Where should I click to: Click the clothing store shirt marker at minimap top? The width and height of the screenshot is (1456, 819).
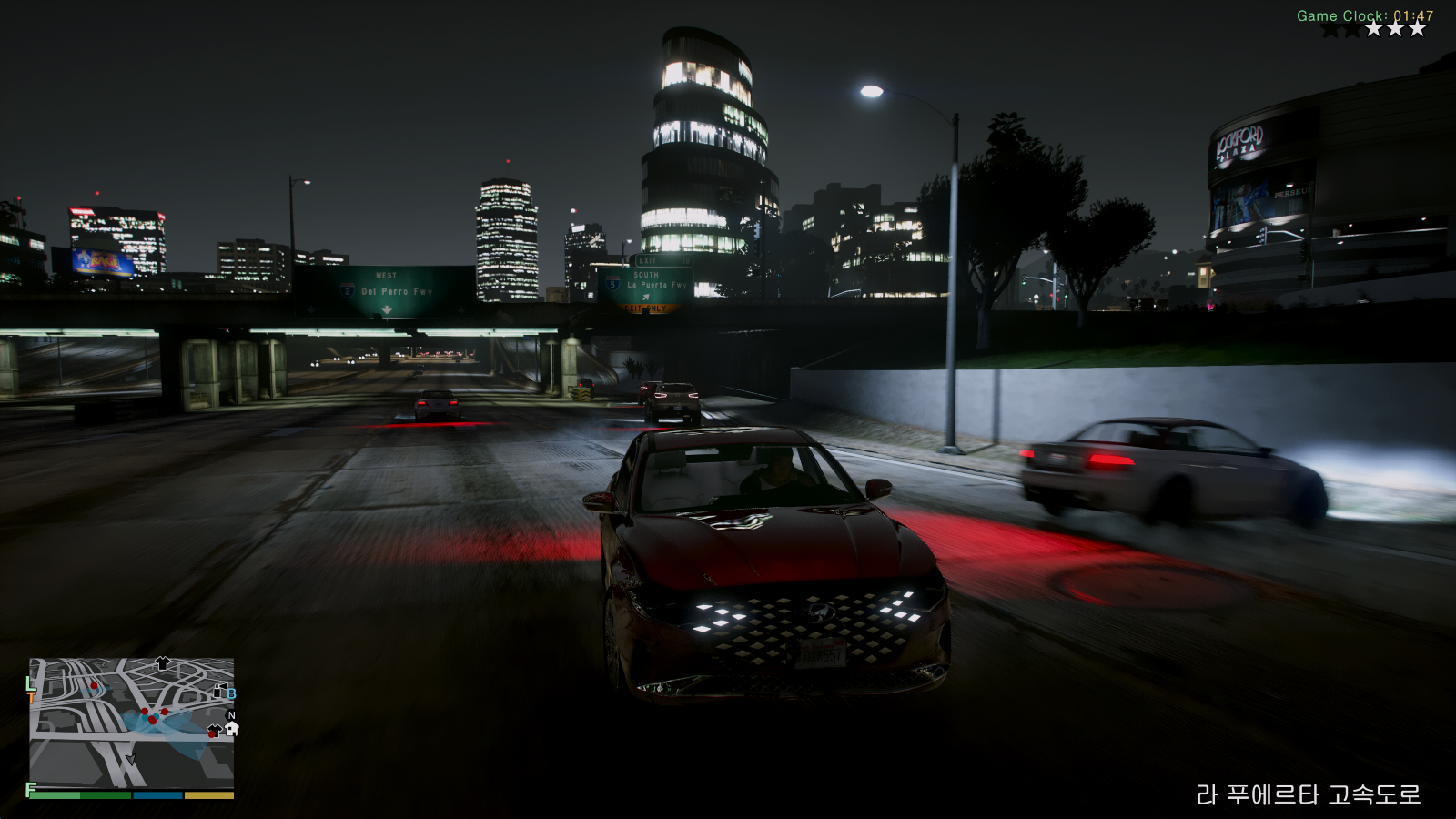click(x=163, y=662)
